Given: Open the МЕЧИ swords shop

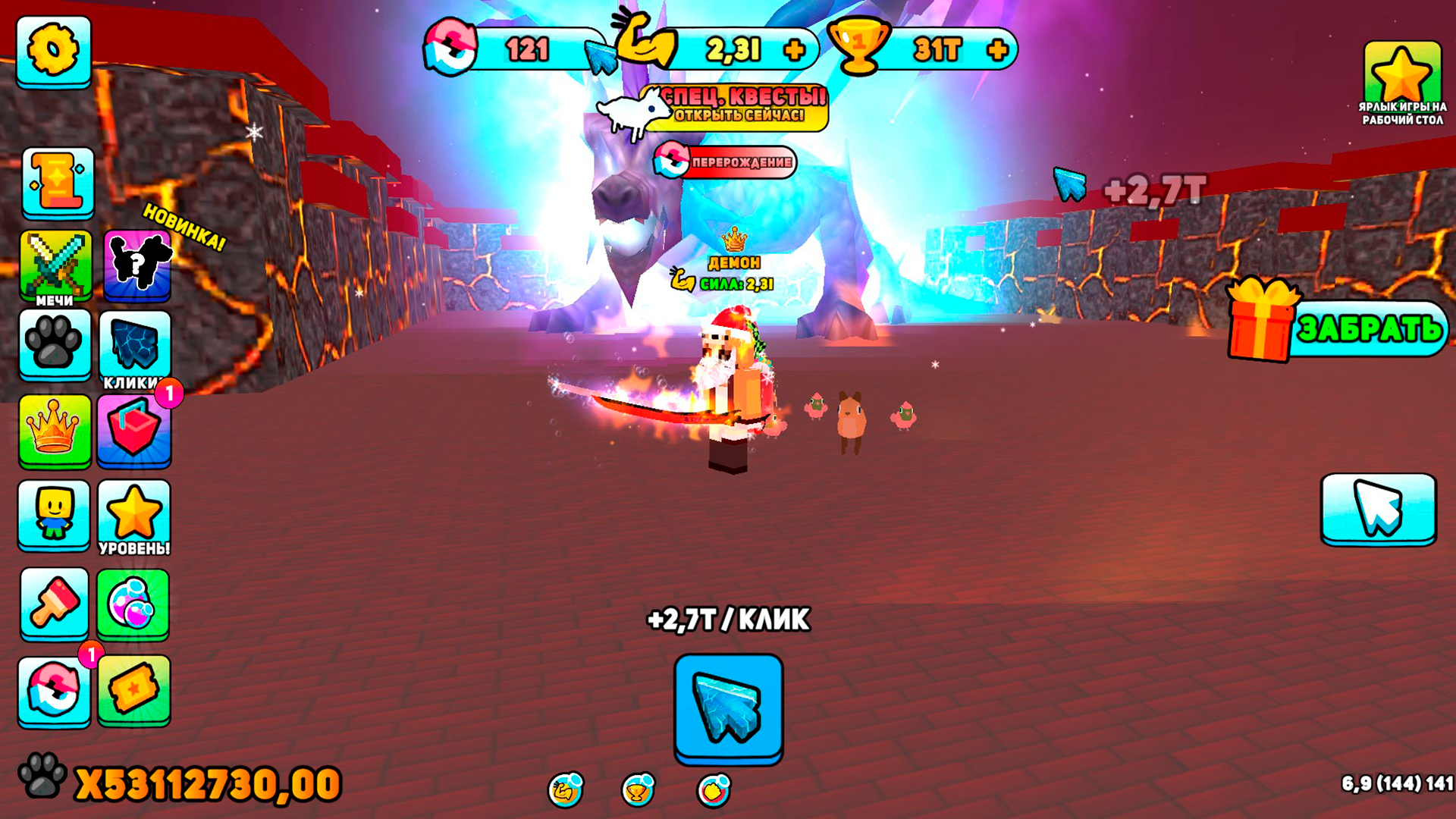Looking at the screenshot, I should 55,262.
